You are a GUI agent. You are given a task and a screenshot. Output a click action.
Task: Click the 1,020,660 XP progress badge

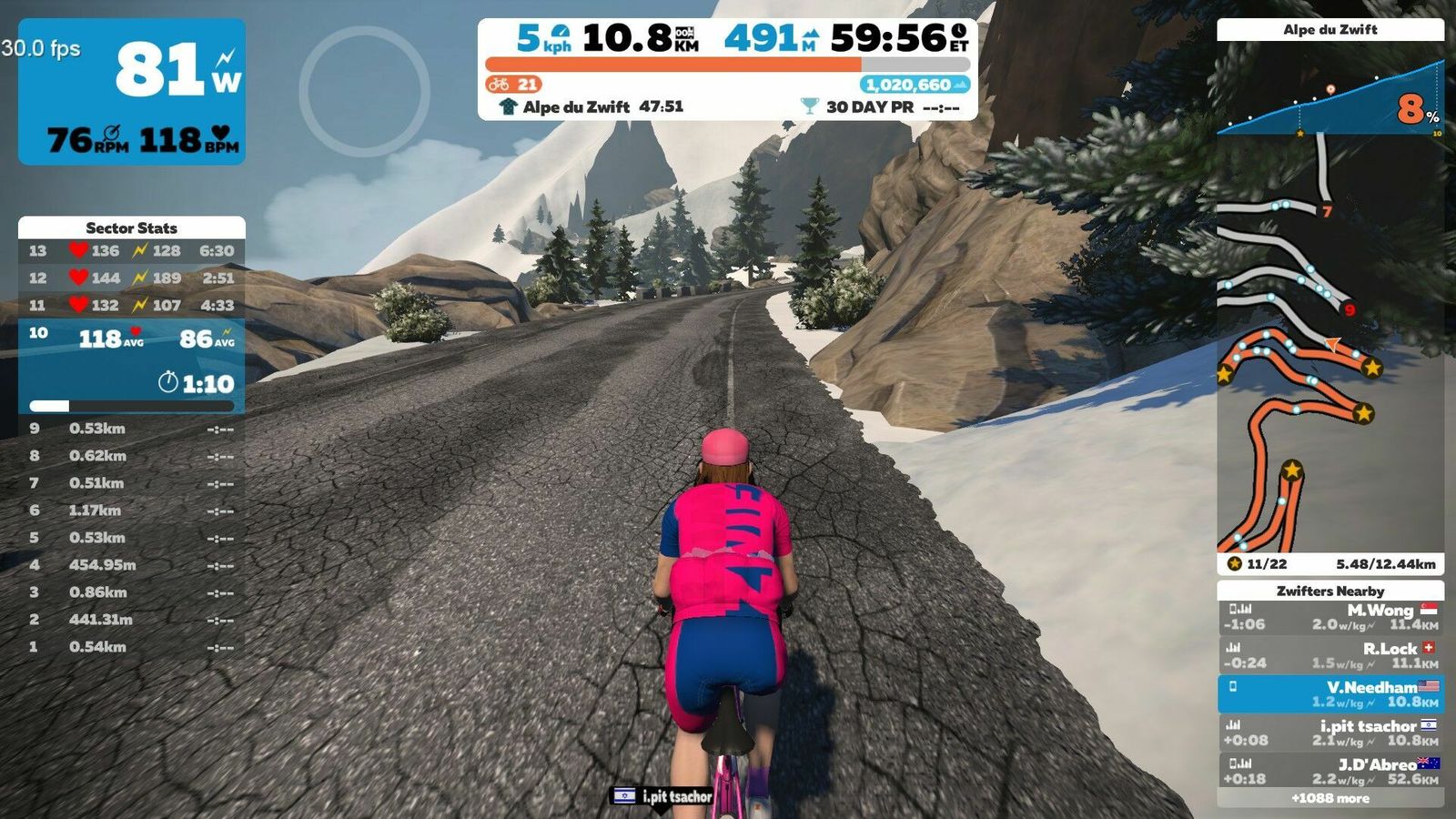coord(914,85)
